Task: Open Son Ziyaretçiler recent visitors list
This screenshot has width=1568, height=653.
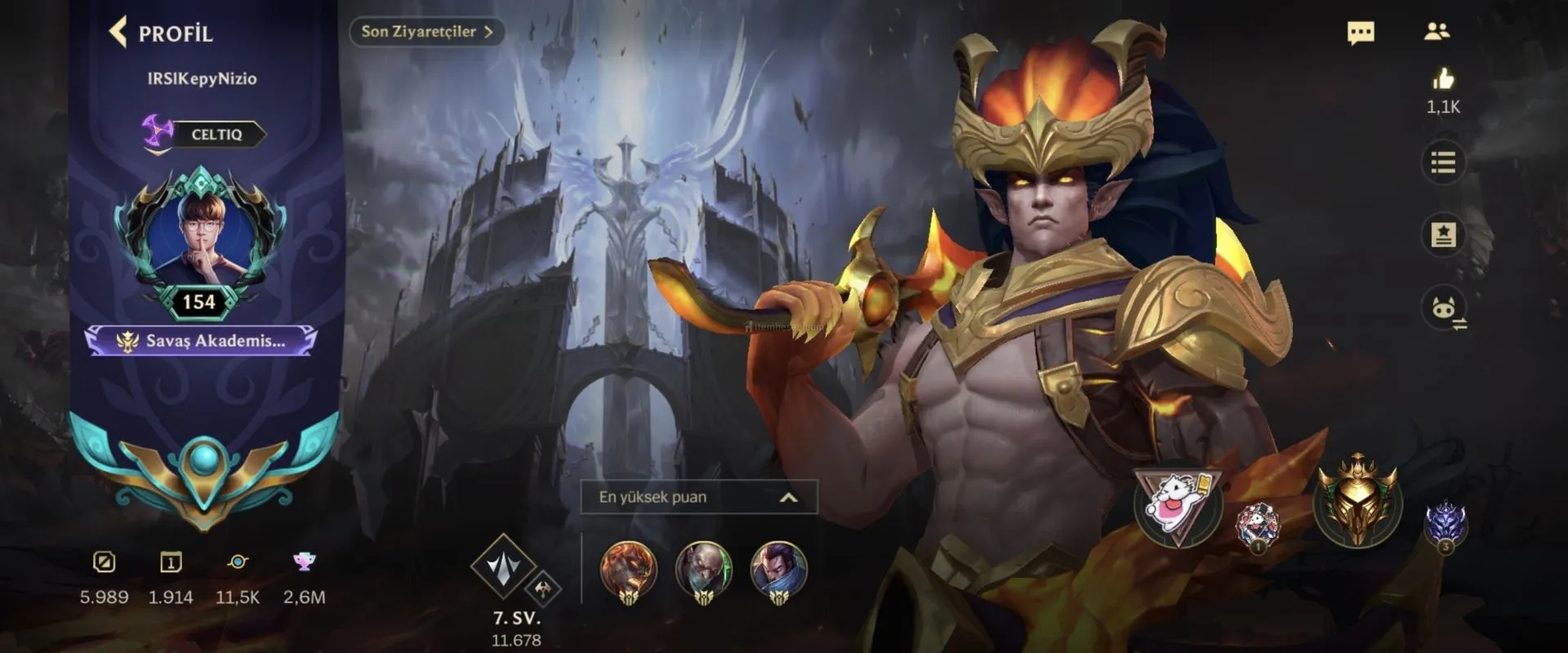Action: tap(426, 32)
